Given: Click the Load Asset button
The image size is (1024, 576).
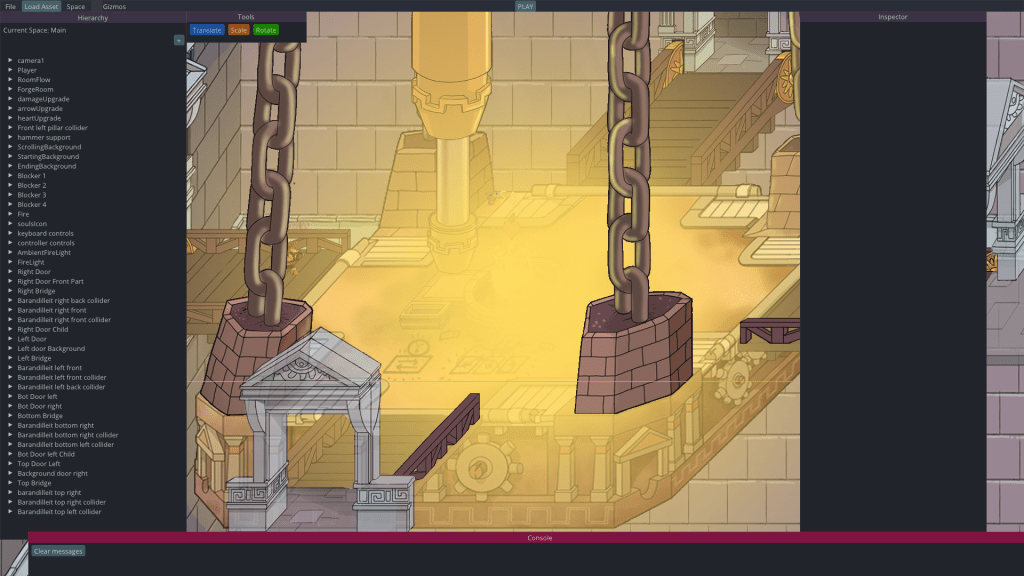Looking at the screenshot, I should 42,6.
